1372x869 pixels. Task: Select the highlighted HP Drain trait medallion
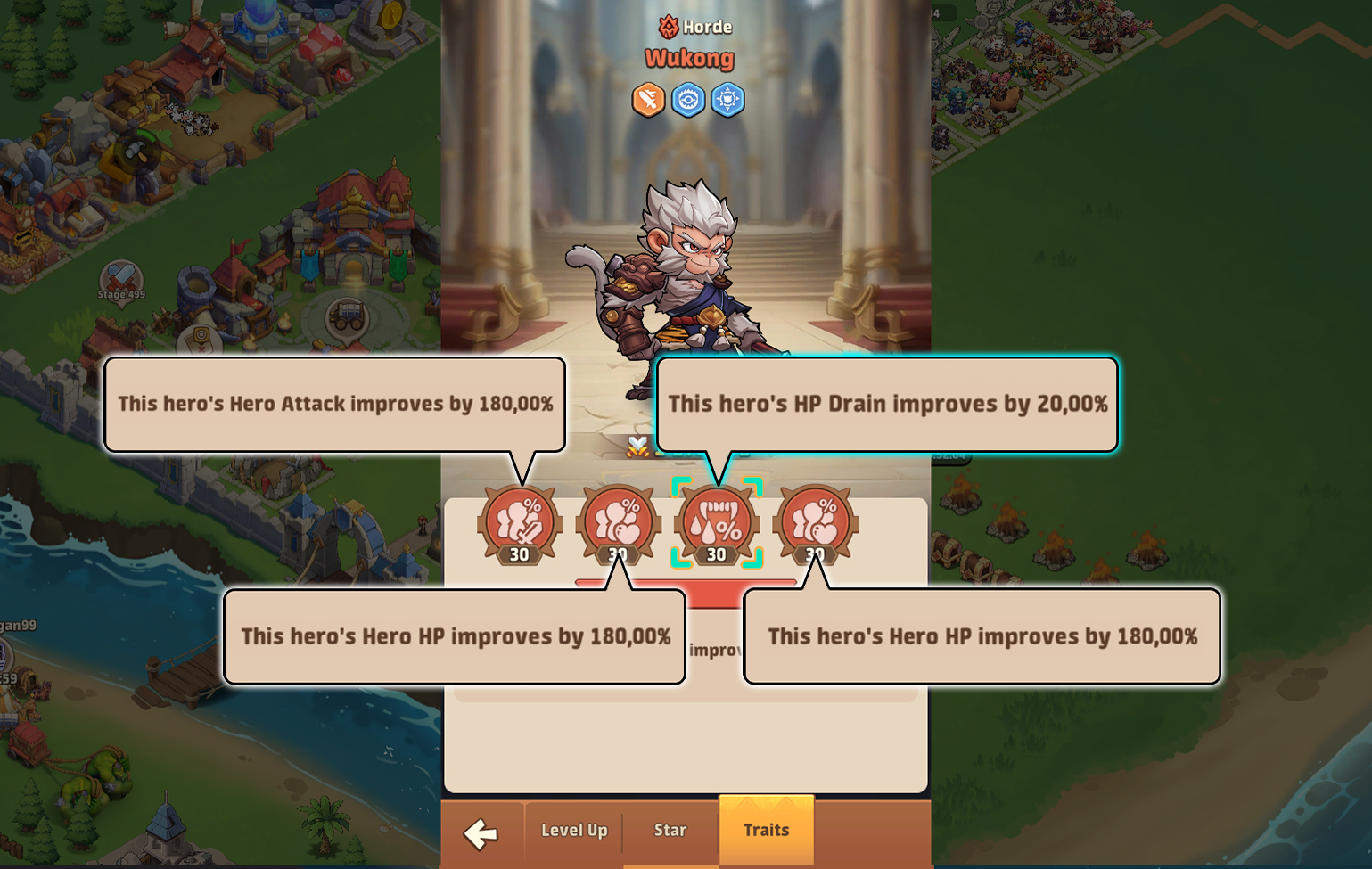716,522
